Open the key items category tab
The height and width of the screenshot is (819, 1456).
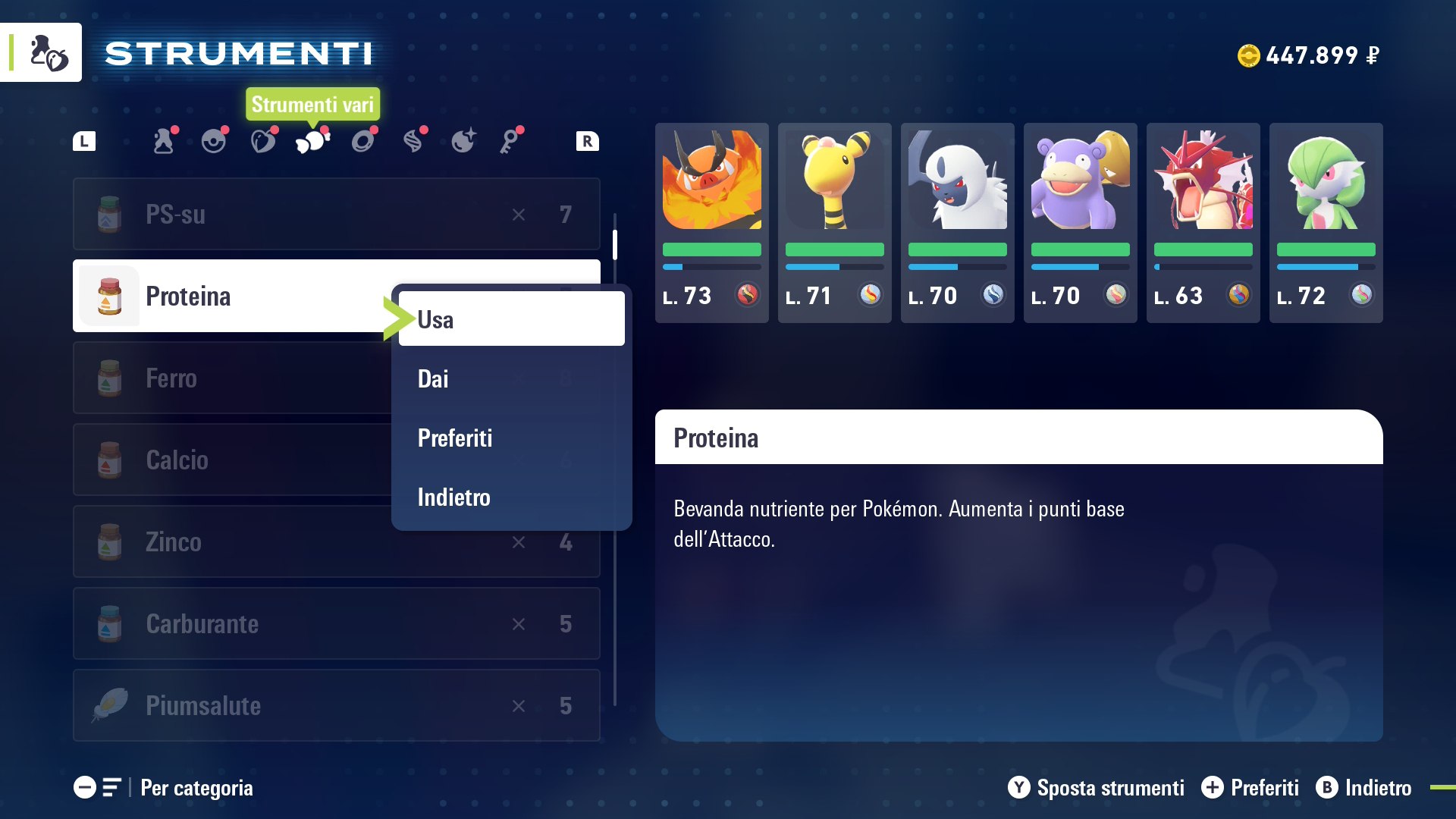click(x=512, y=141)
